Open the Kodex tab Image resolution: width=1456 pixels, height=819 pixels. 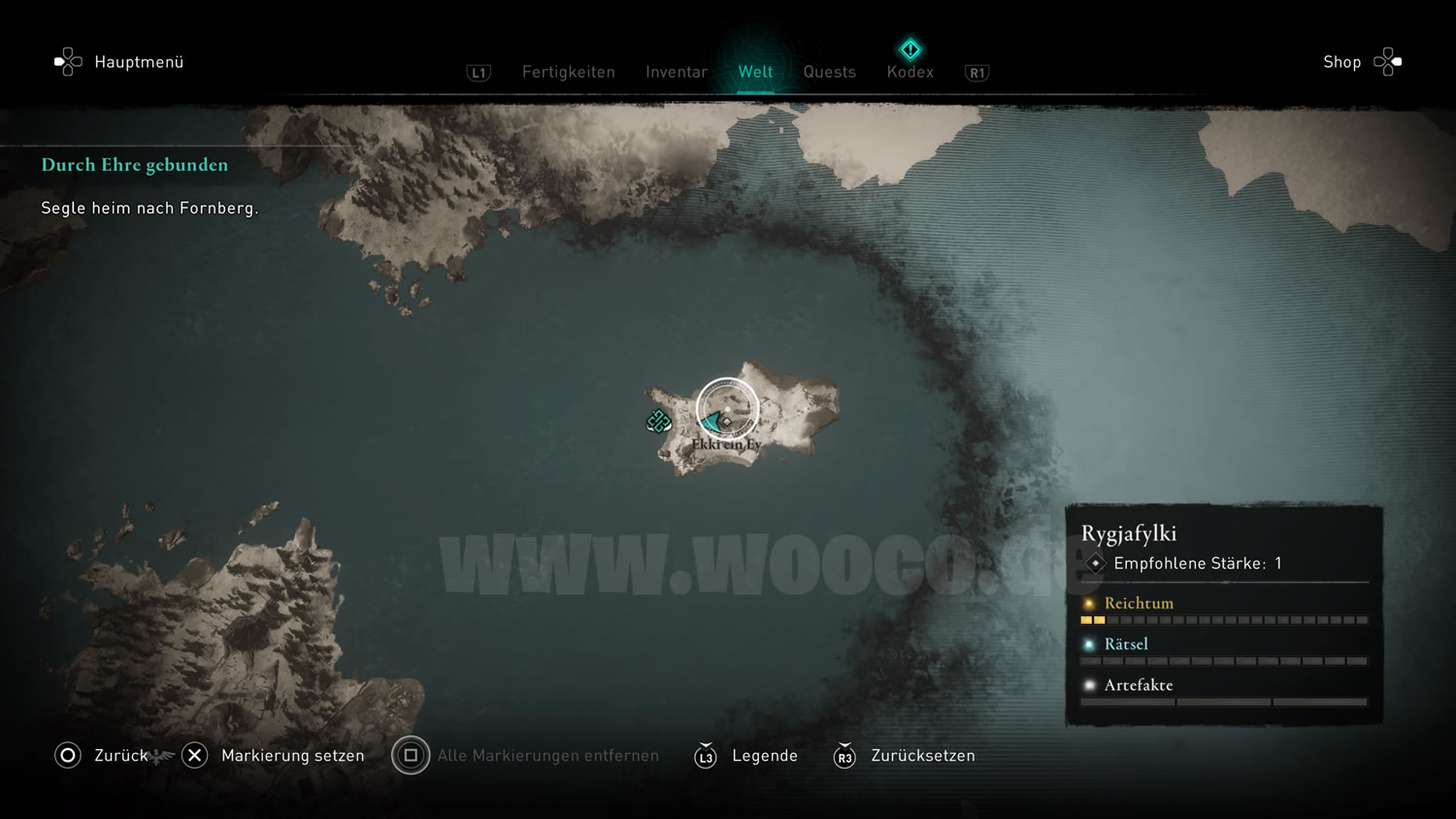910,72
